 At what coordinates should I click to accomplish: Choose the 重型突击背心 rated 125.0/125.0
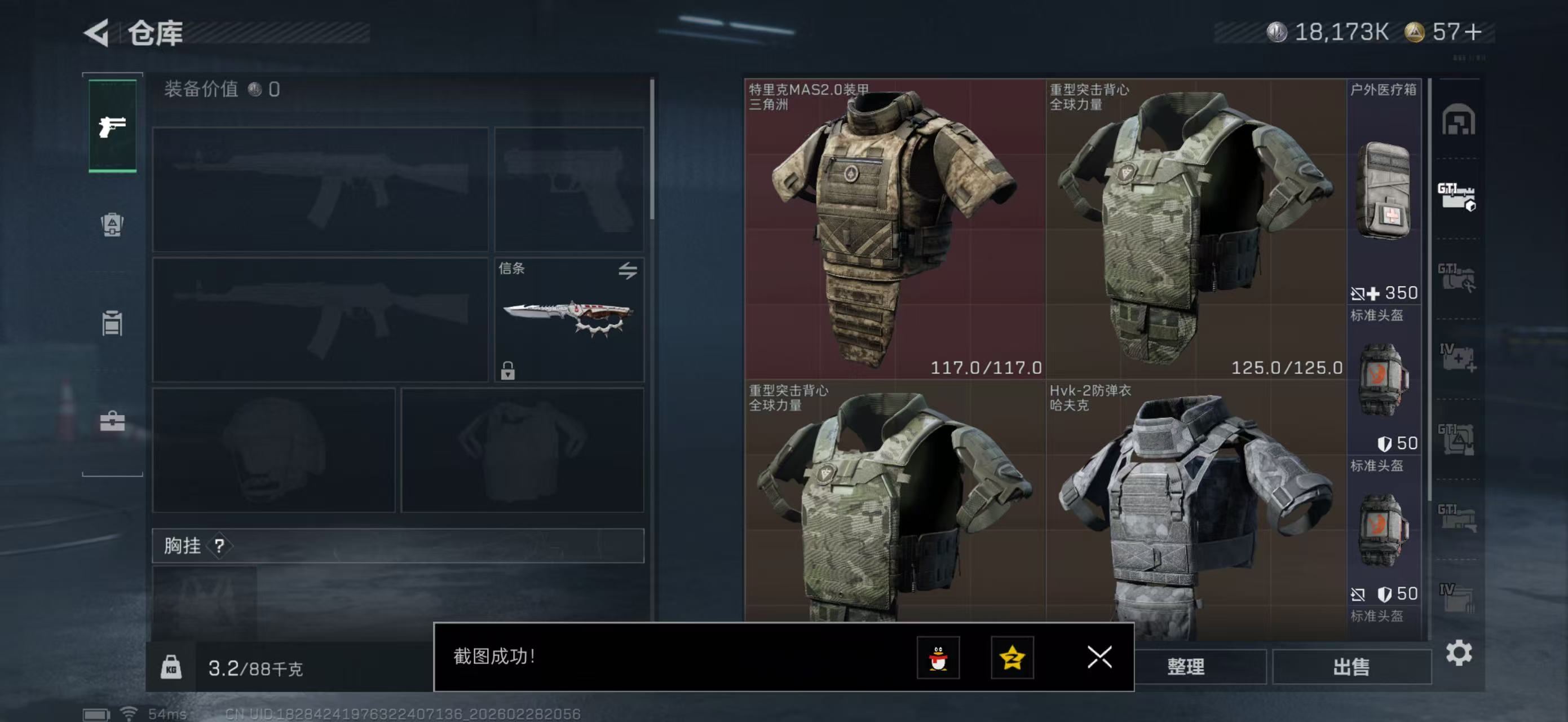(1195, 229)
